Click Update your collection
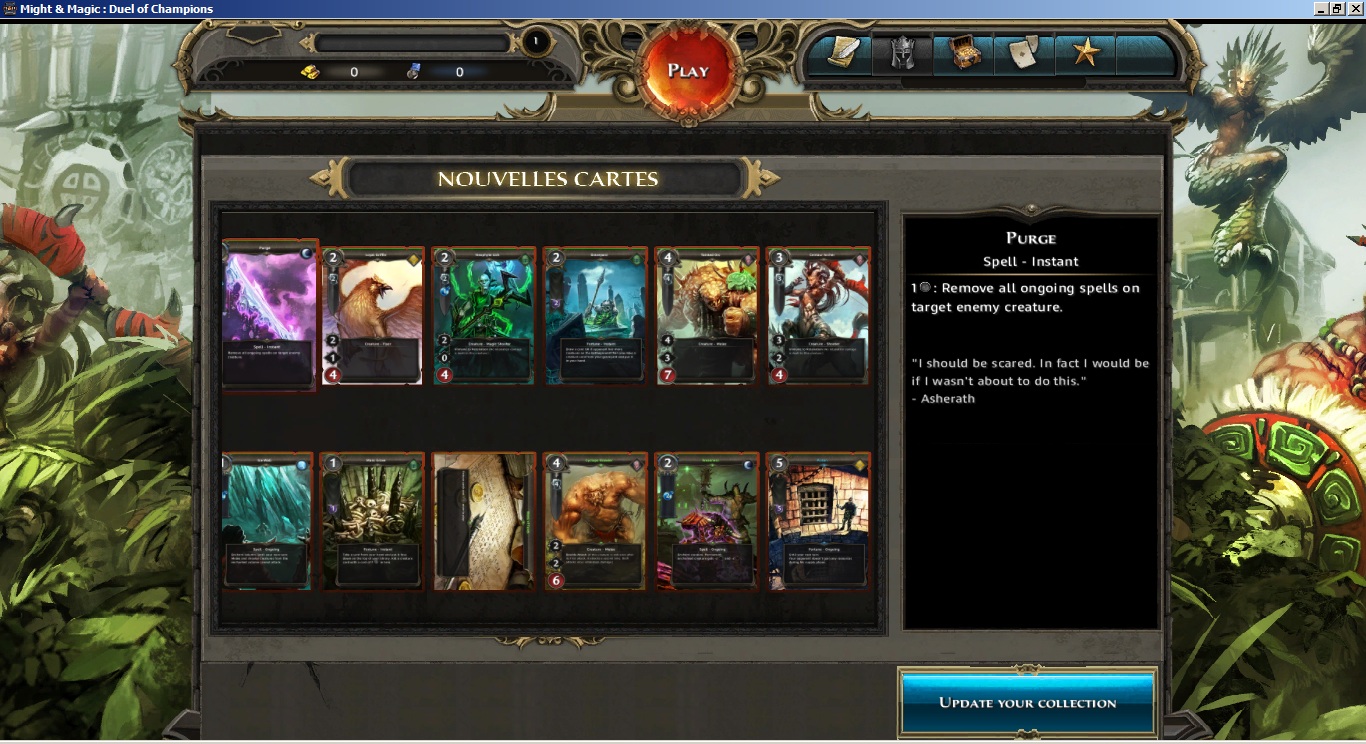 [1027, 703]
